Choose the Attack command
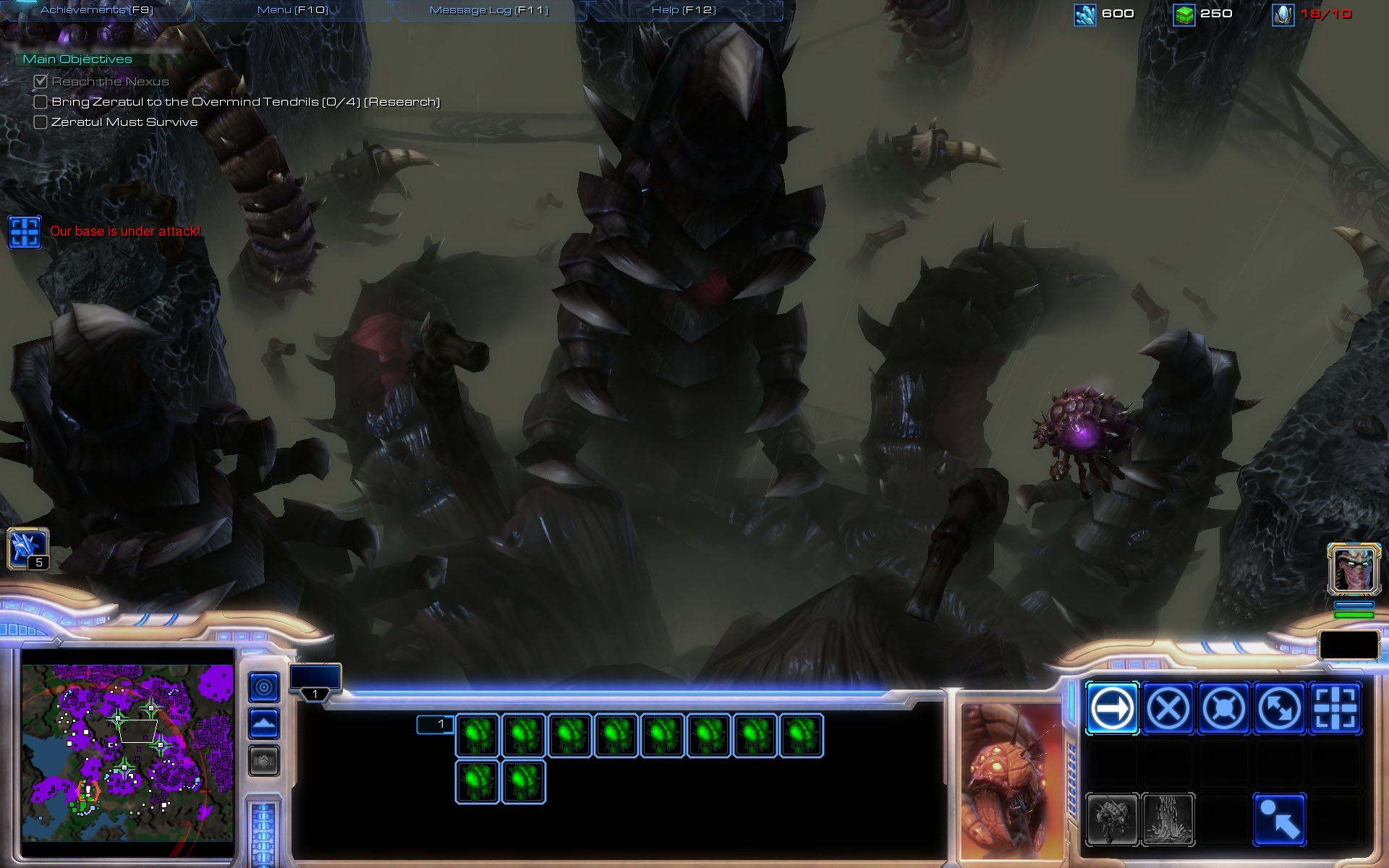 (1335, 708)
